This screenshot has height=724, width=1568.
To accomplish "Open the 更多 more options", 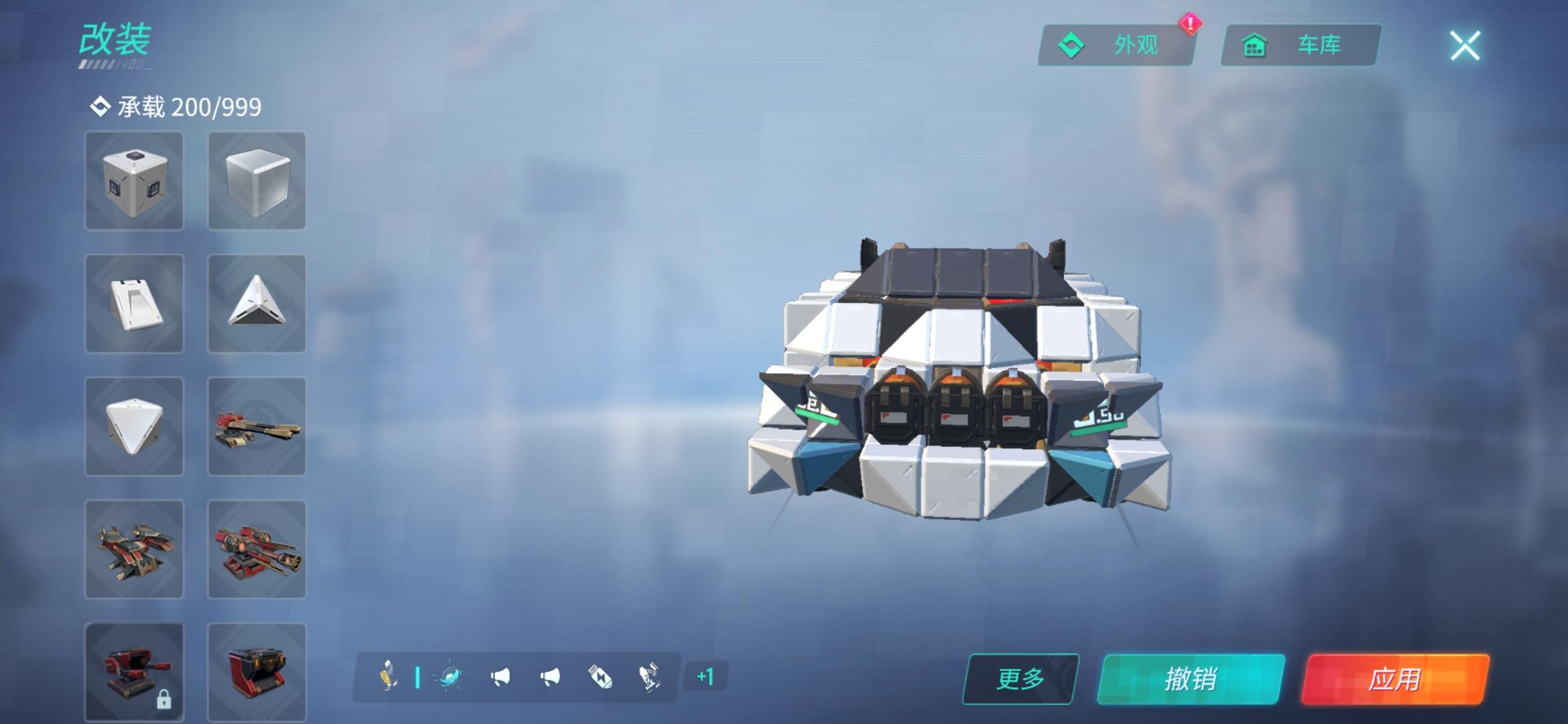I will [1021, 679].
